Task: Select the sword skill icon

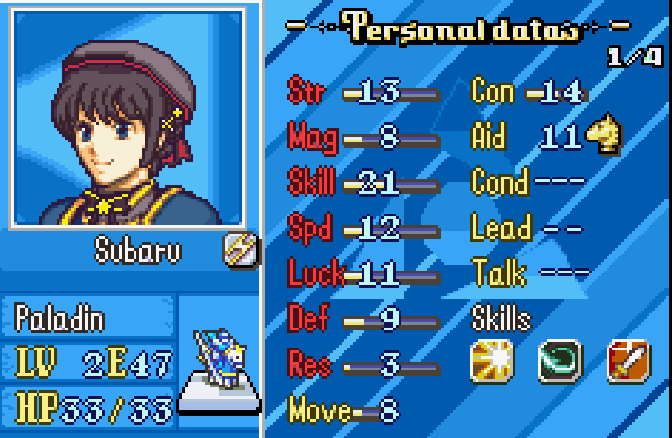Action: point(628,362)
